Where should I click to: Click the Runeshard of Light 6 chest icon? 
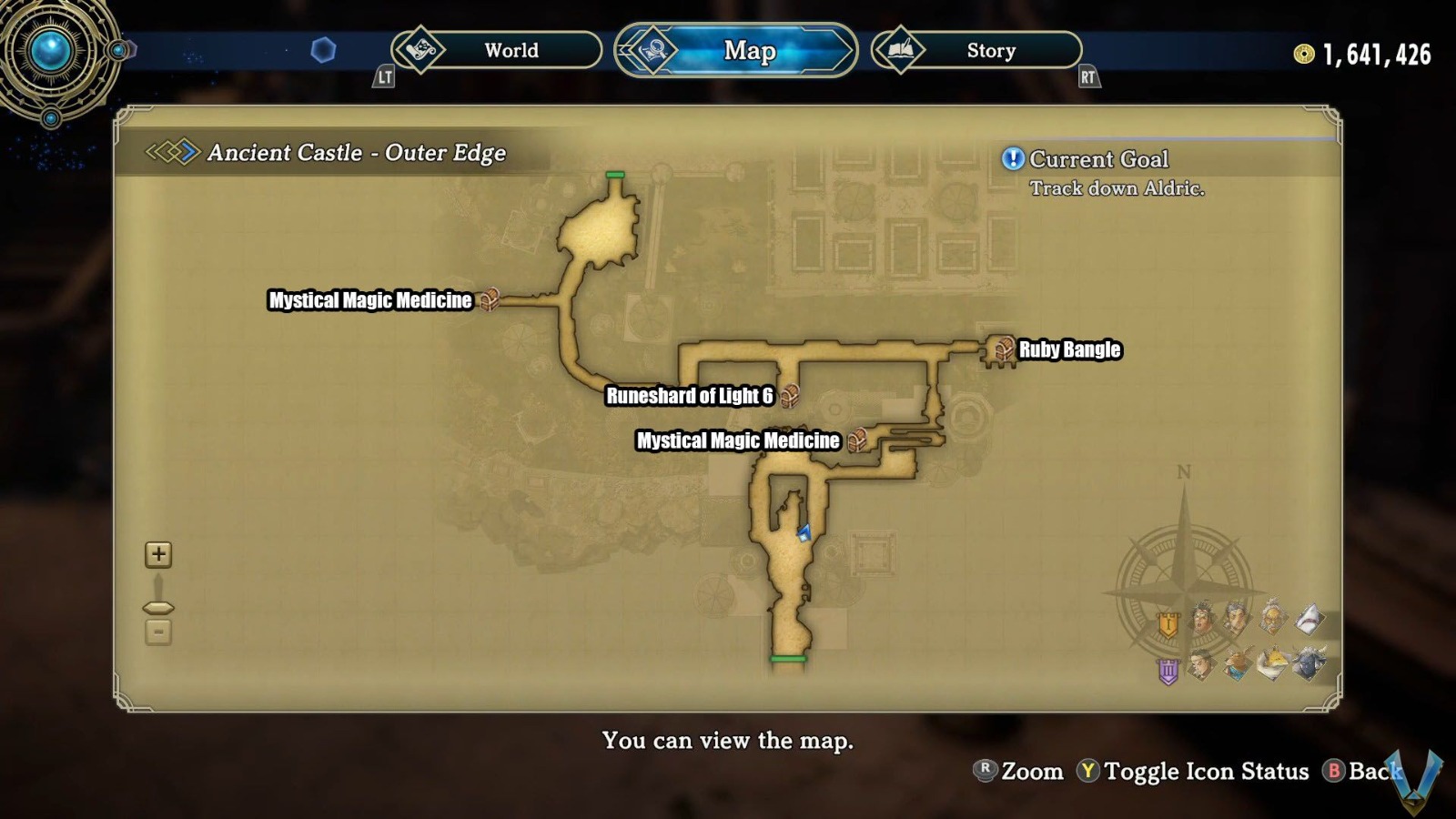[x=791, y=396]
